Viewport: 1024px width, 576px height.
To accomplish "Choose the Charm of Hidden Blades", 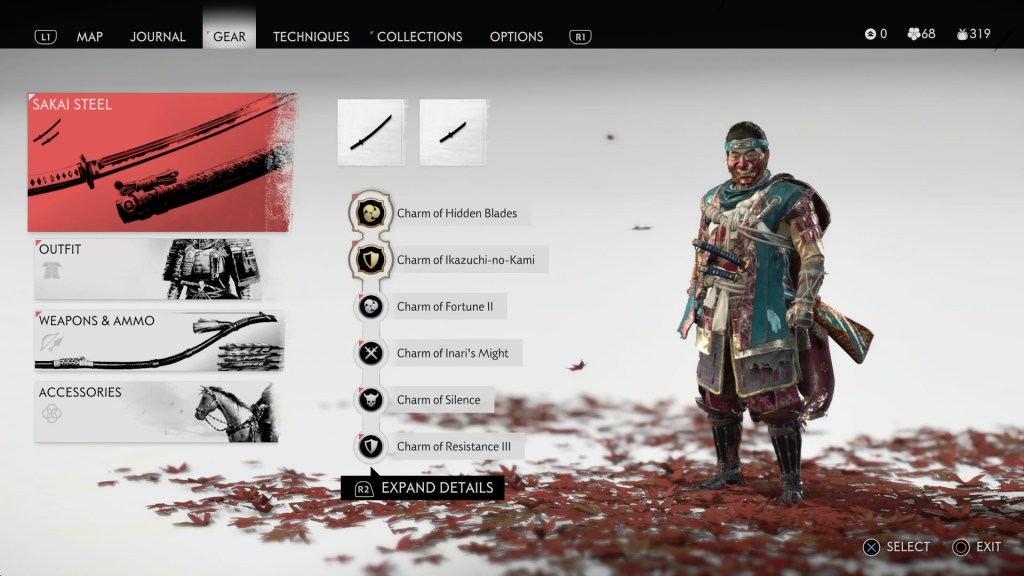I will [x=455, y=213].
